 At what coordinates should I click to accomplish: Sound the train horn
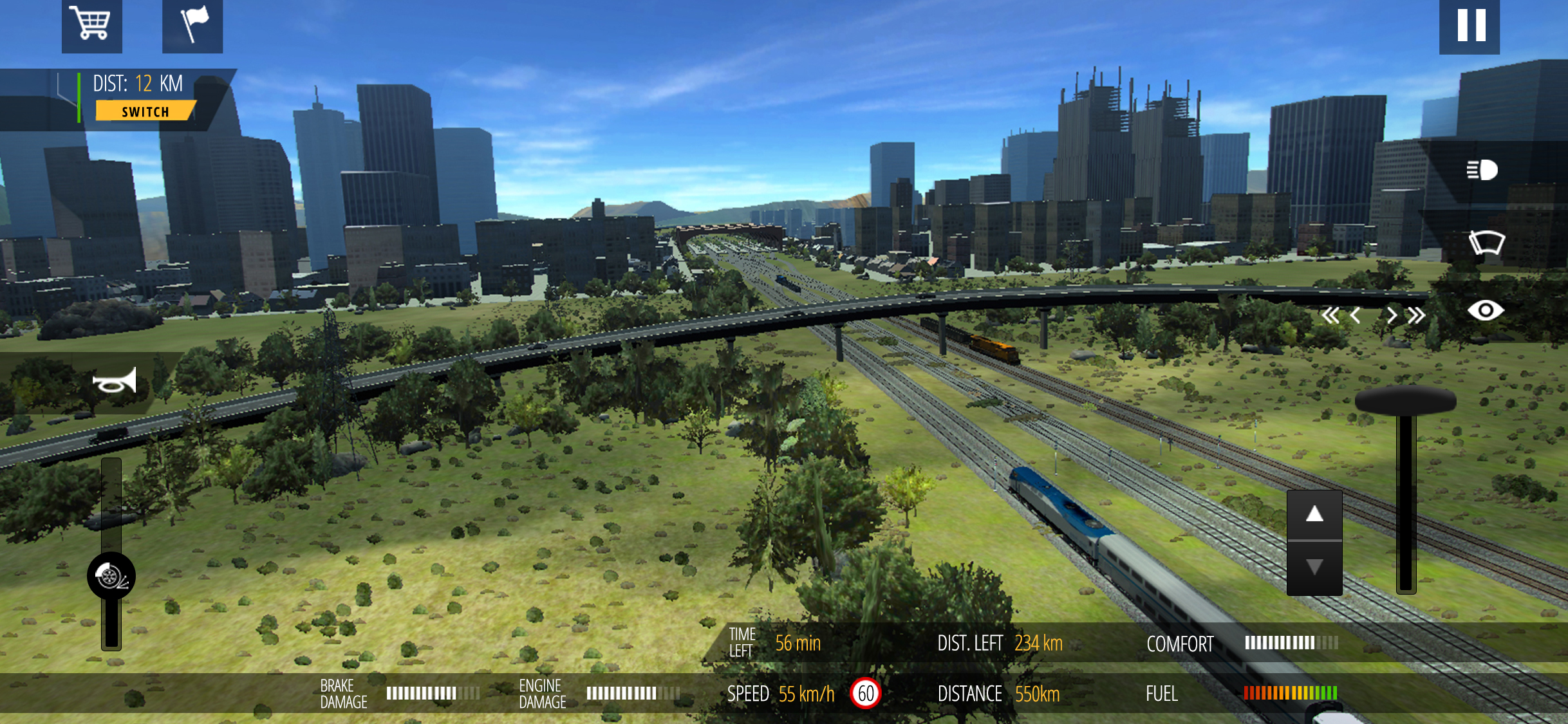[x=115, y=382]
